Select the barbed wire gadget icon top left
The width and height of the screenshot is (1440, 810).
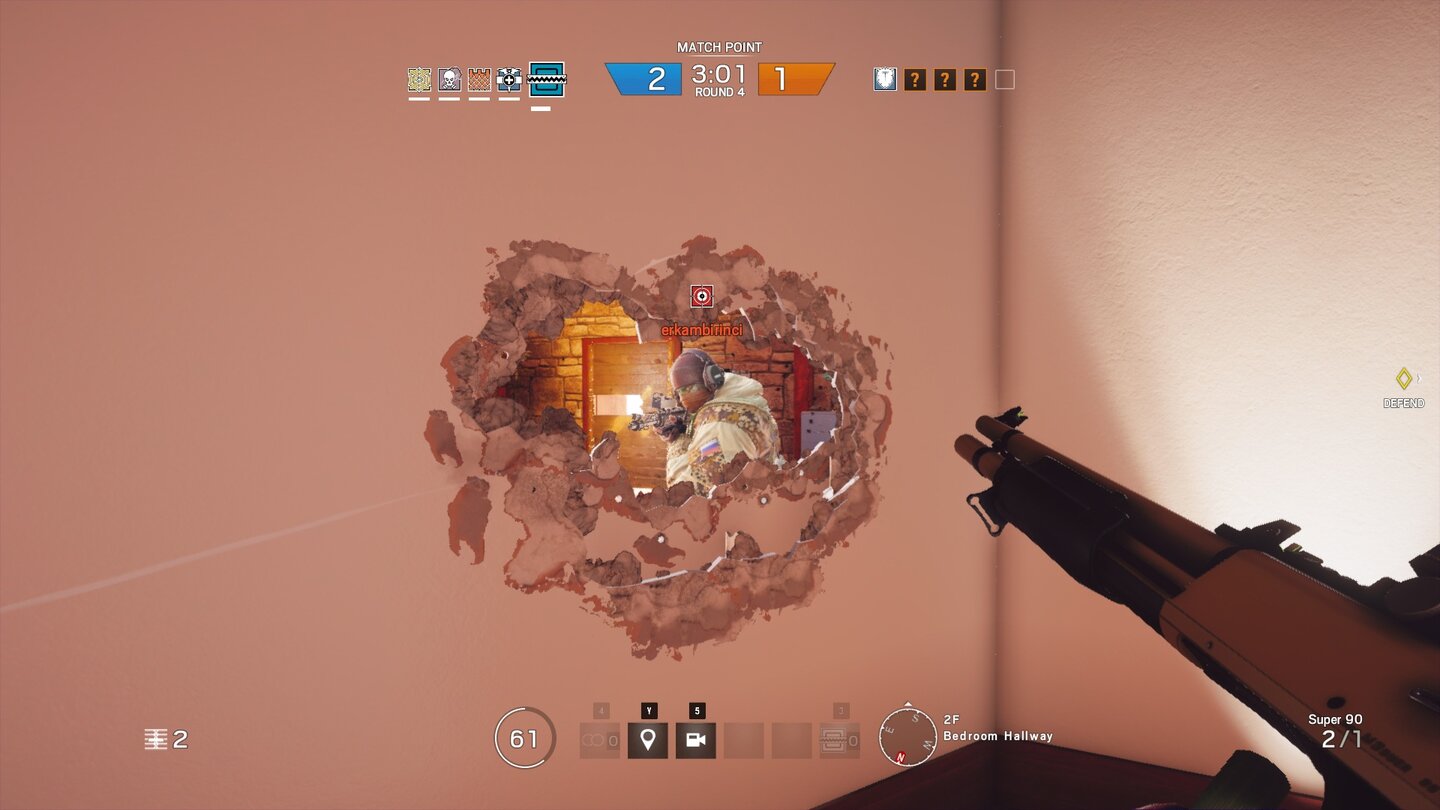coord(419,80)
